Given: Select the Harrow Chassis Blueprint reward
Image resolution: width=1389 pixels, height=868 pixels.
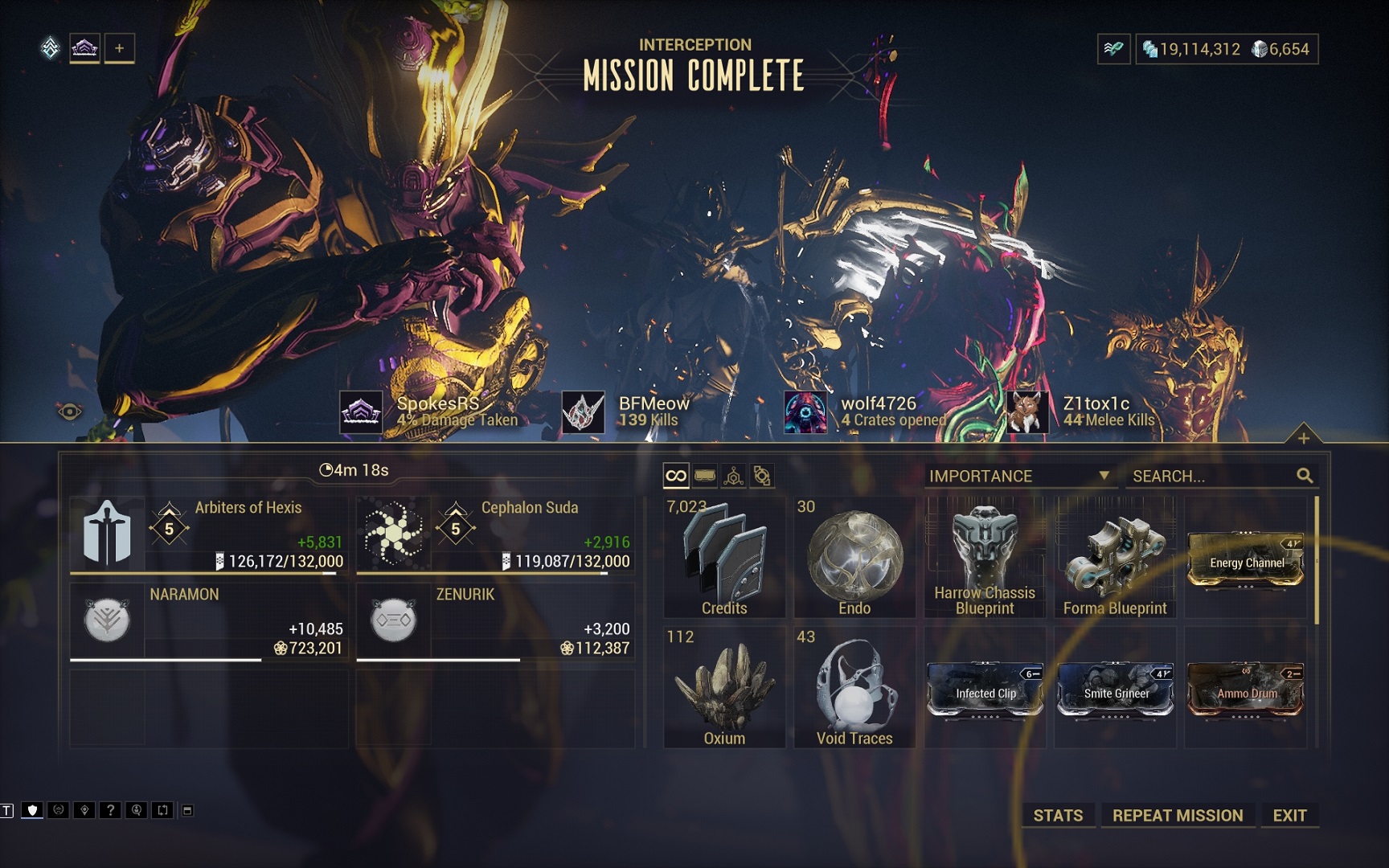Looking at the screenshot, I should tap(985, 557).
